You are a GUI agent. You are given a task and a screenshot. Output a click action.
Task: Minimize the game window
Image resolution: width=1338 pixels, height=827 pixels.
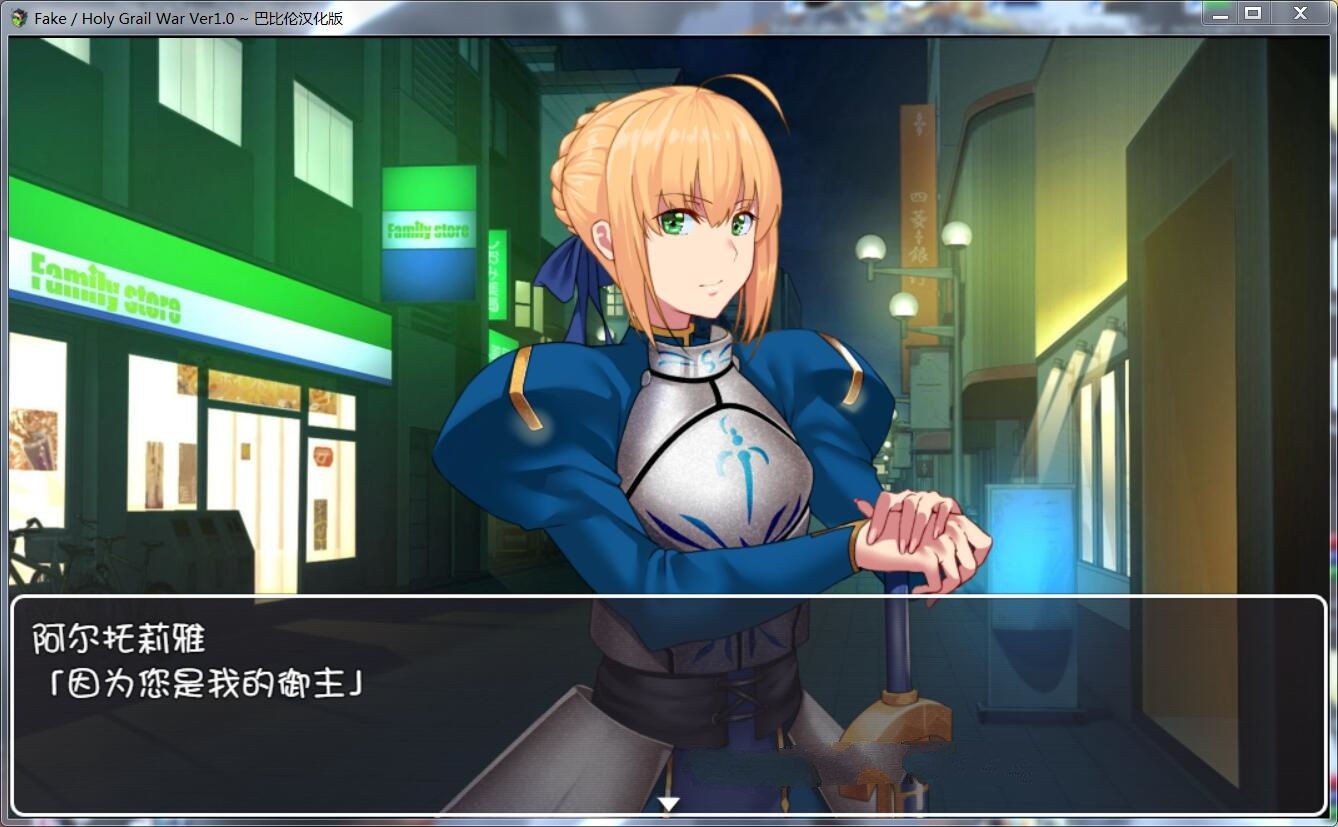coord(1218,14)
